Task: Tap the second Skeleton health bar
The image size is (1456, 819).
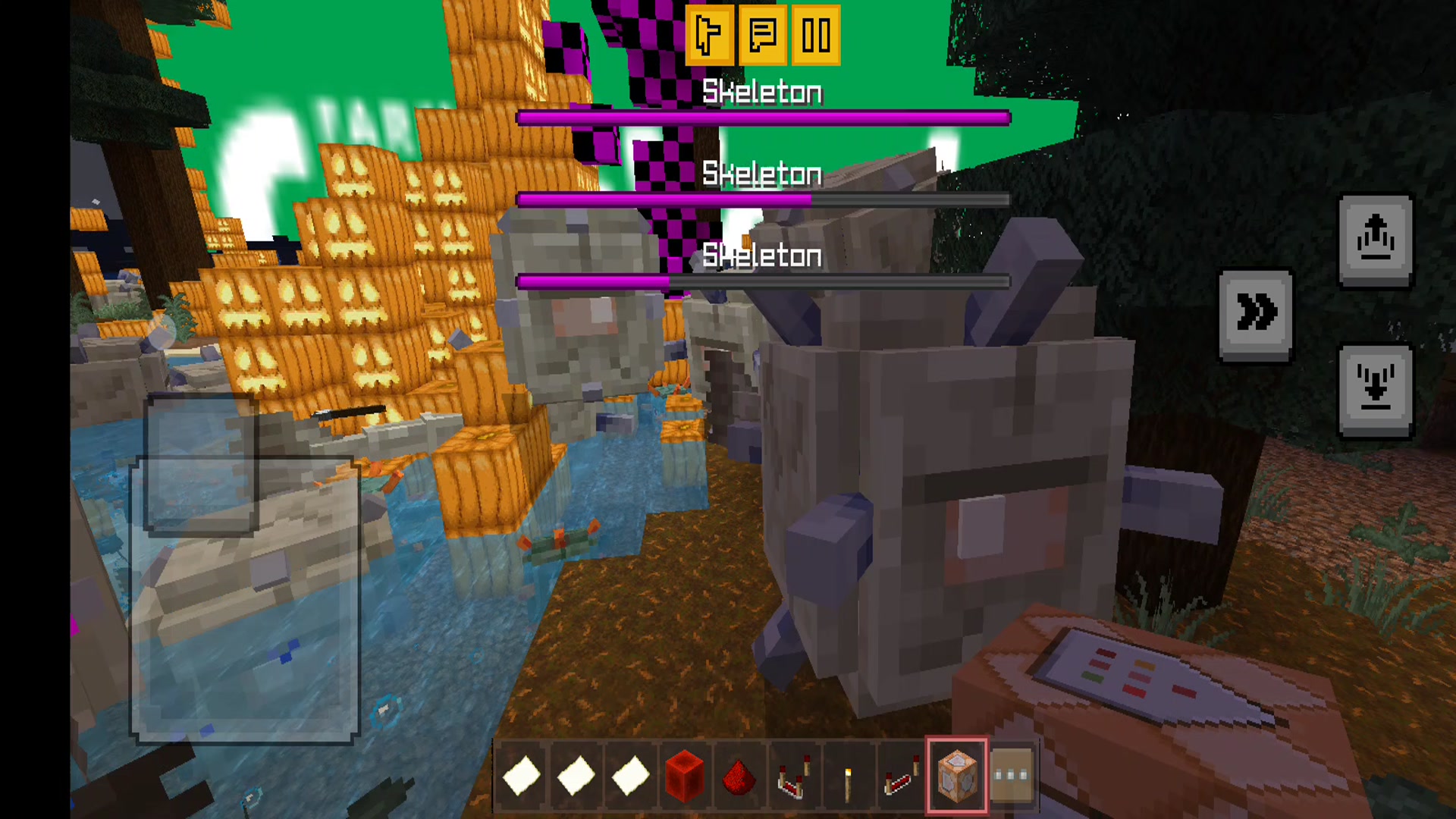Action: [762, 199]
